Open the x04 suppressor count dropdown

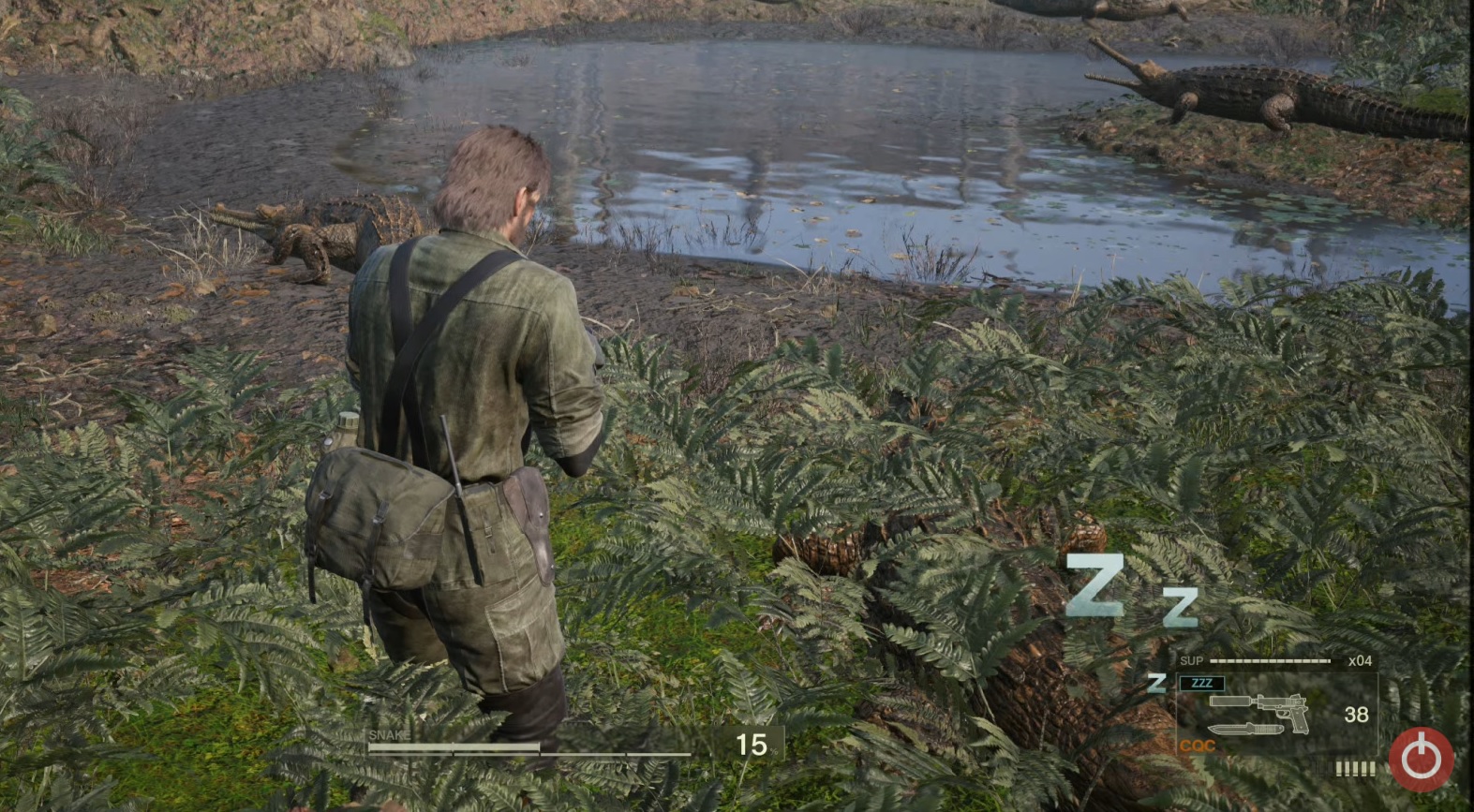[x=1361, y=661]
